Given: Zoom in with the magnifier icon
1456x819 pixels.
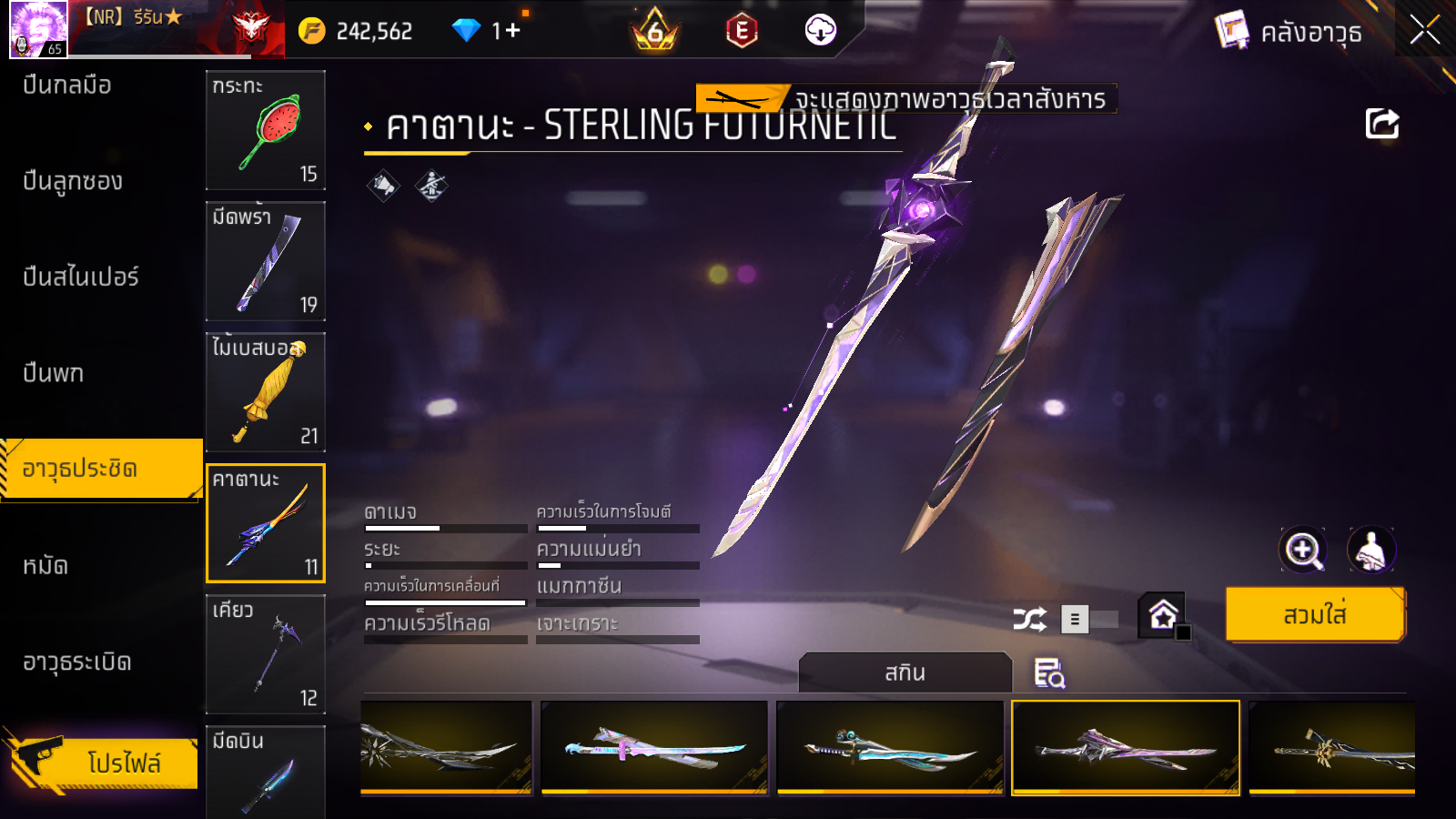Looking at the screenshot, I should (x=1302, y=550).
